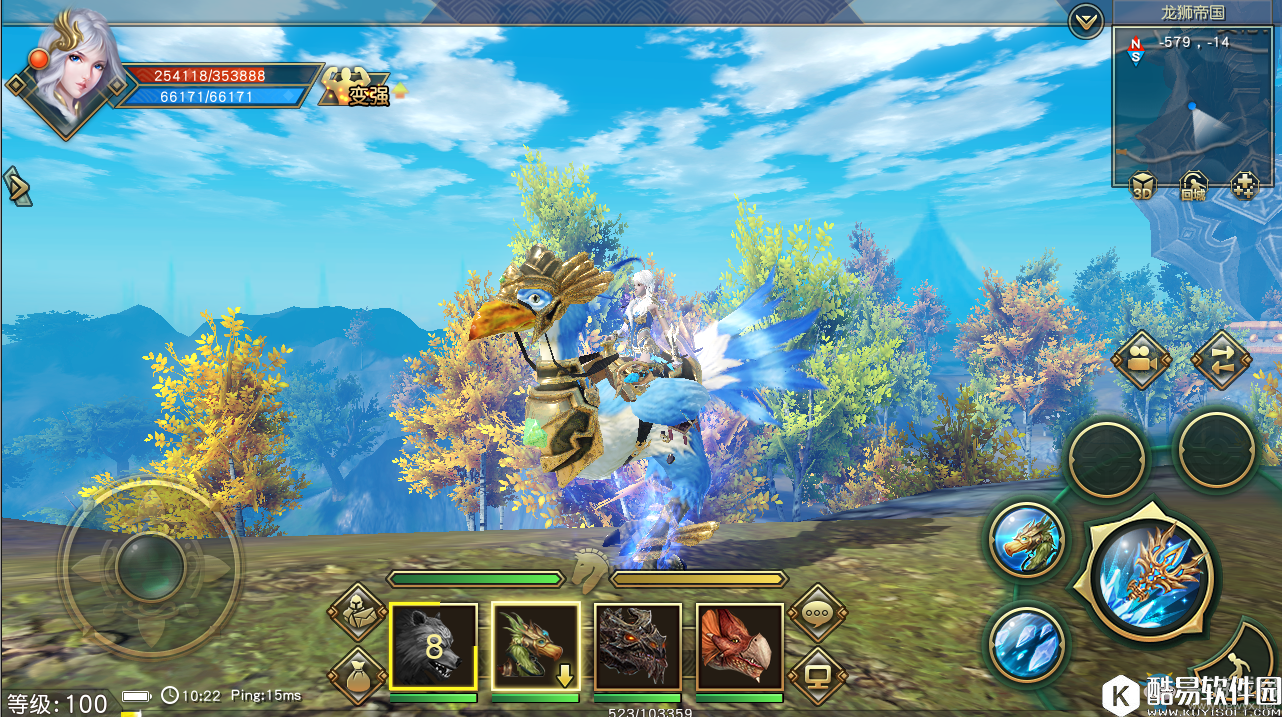Screen dimensions: 1282x717
Task: Pick the red frilled dinosaur mount slot
Action: click(x=739, y=646)
